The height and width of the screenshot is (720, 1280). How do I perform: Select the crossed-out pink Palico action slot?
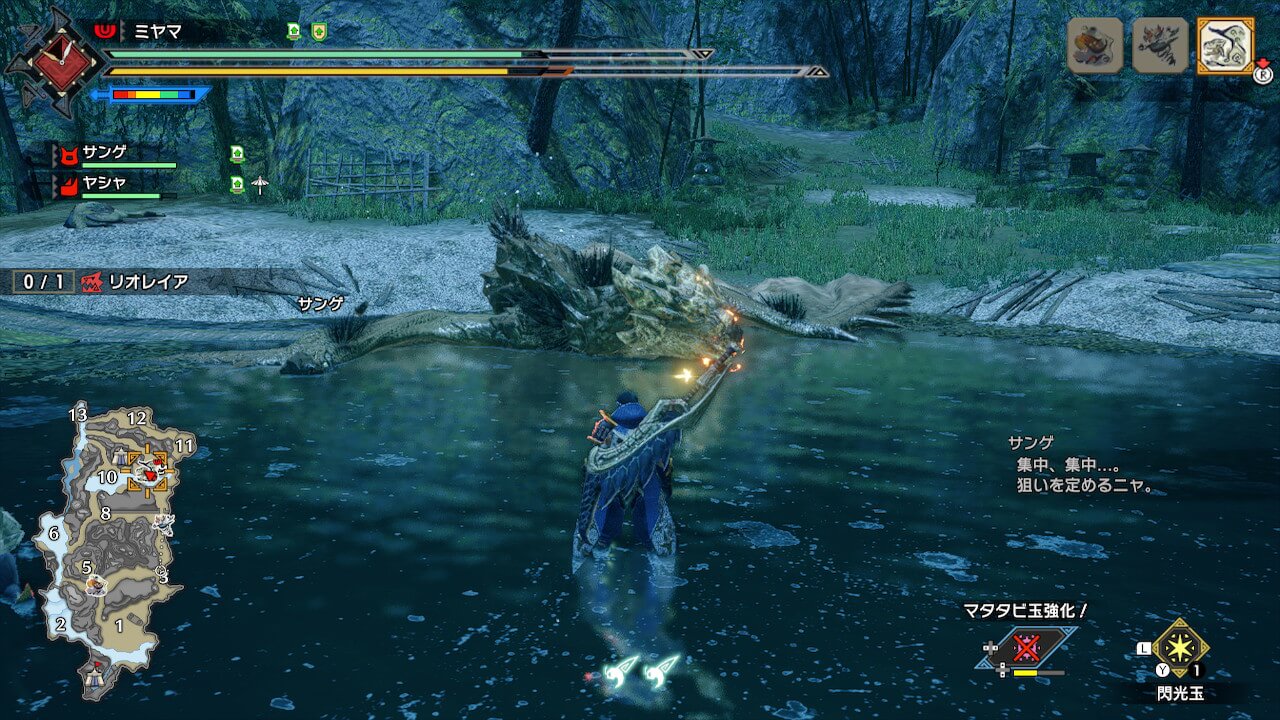tap(1026, 649)
